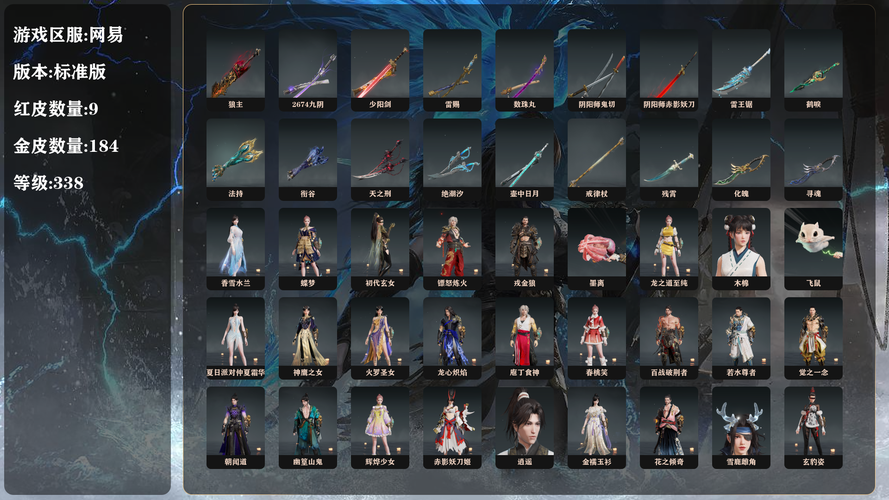Pick the 飞鼠 companion tile
Screen dimensions: 889x500
point(813,247)
